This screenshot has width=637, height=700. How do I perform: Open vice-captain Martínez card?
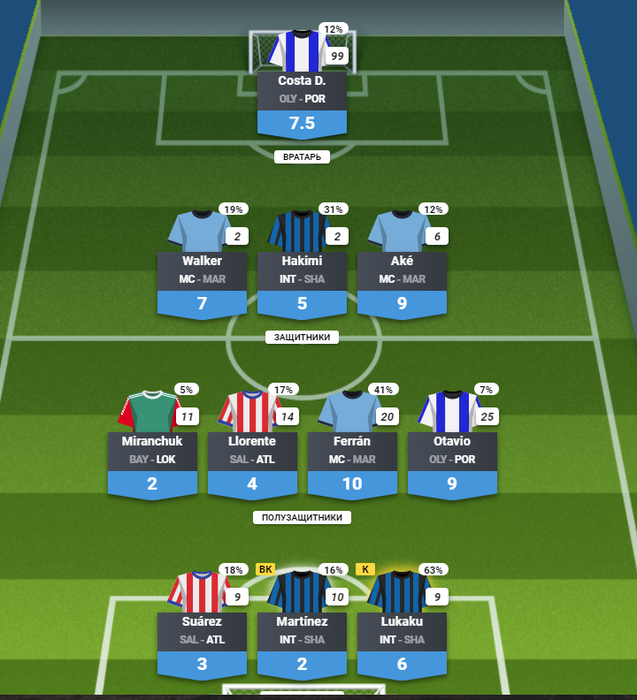coord(302,629)
